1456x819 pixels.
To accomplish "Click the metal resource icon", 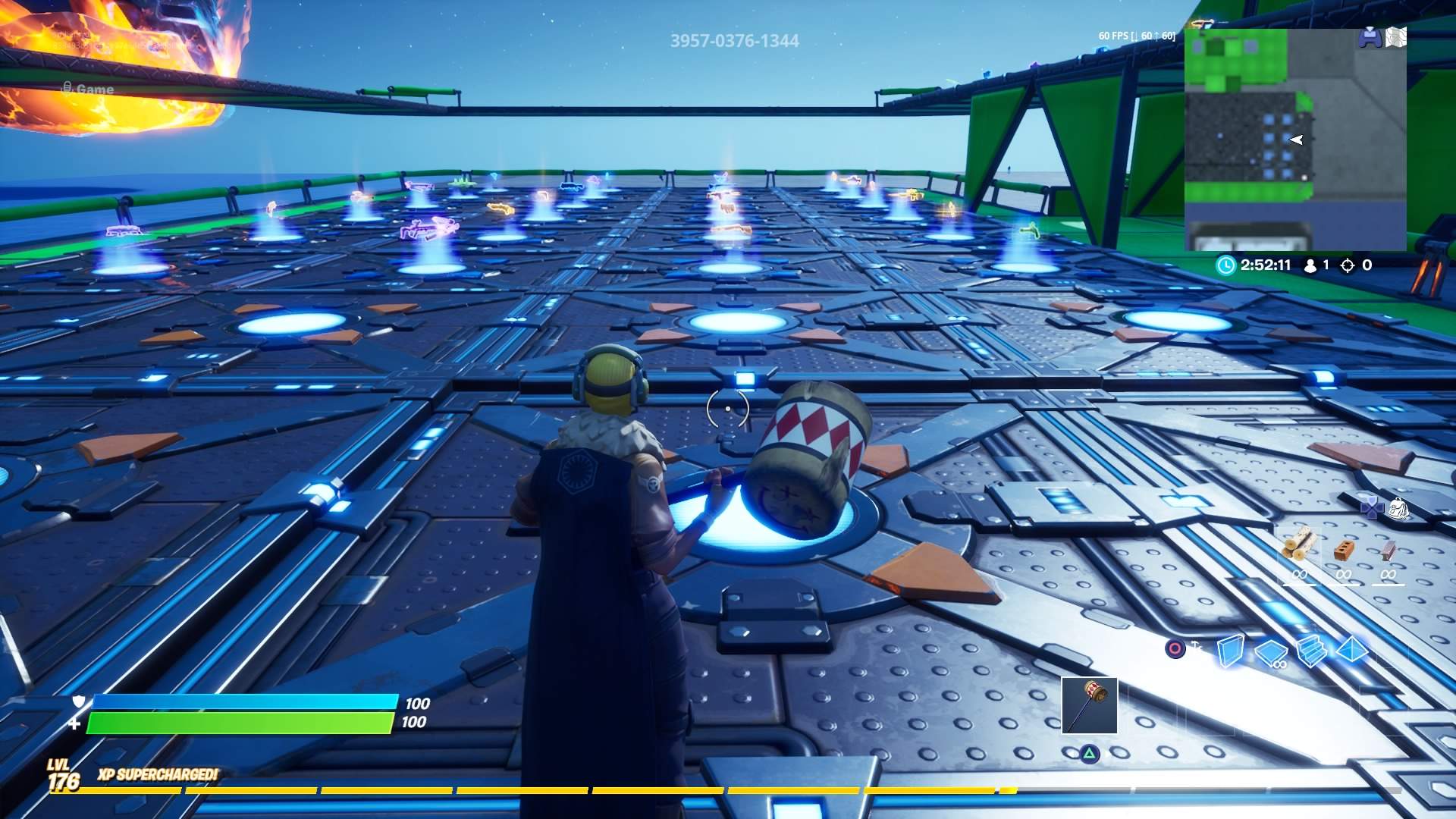I will click(1389, 551).
